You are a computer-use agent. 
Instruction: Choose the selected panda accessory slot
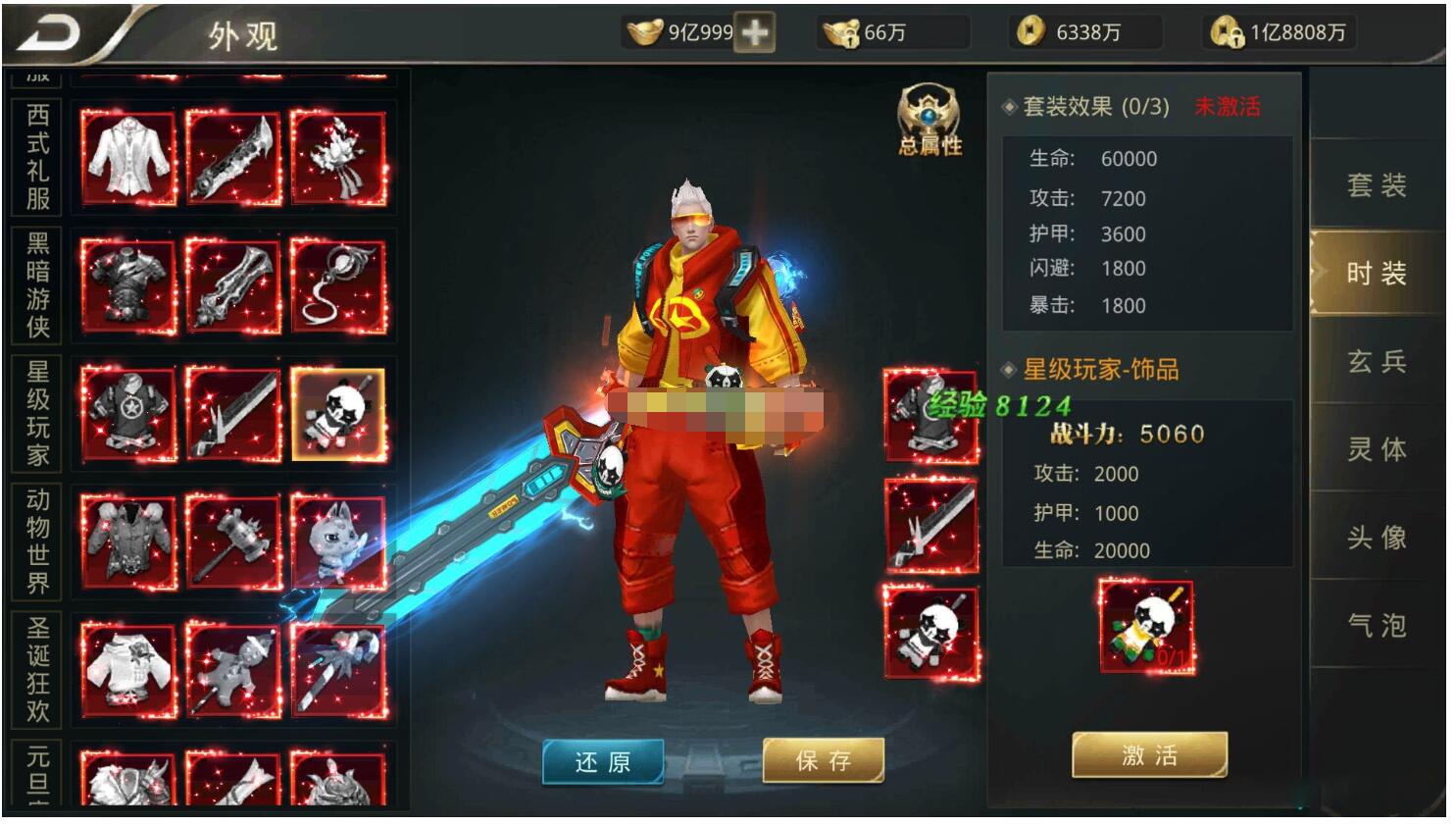(338, 414)
